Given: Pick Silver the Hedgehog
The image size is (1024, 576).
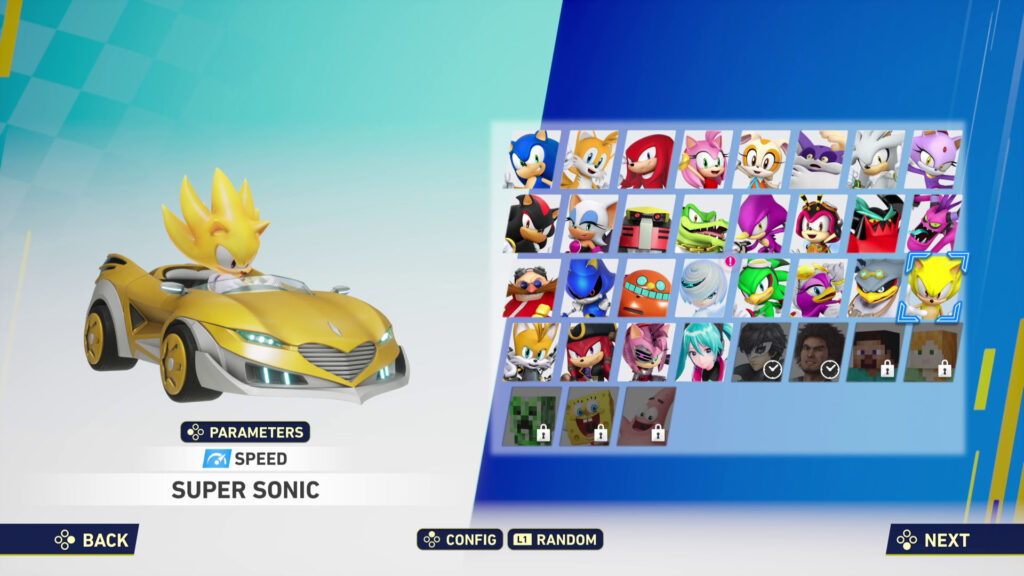Looking at the screenshot, I should (877, 160).
